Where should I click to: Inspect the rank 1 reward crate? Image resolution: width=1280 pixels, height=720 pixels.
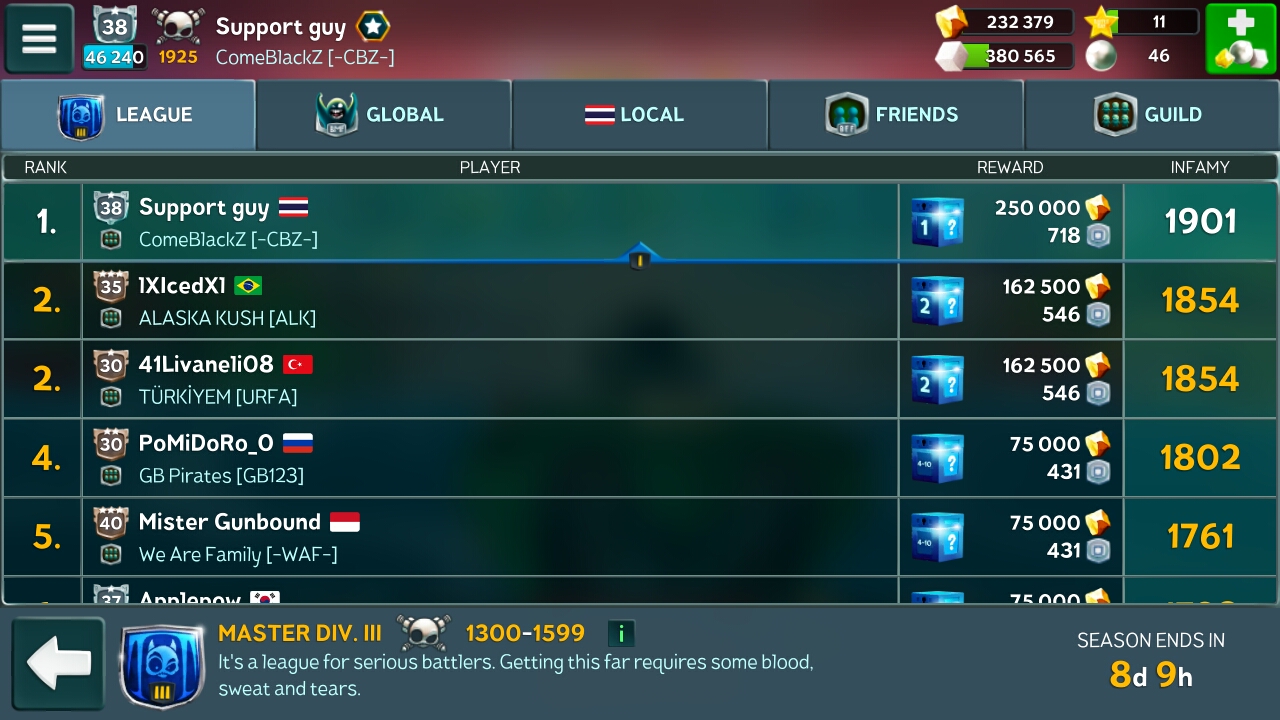coord(937,222)
